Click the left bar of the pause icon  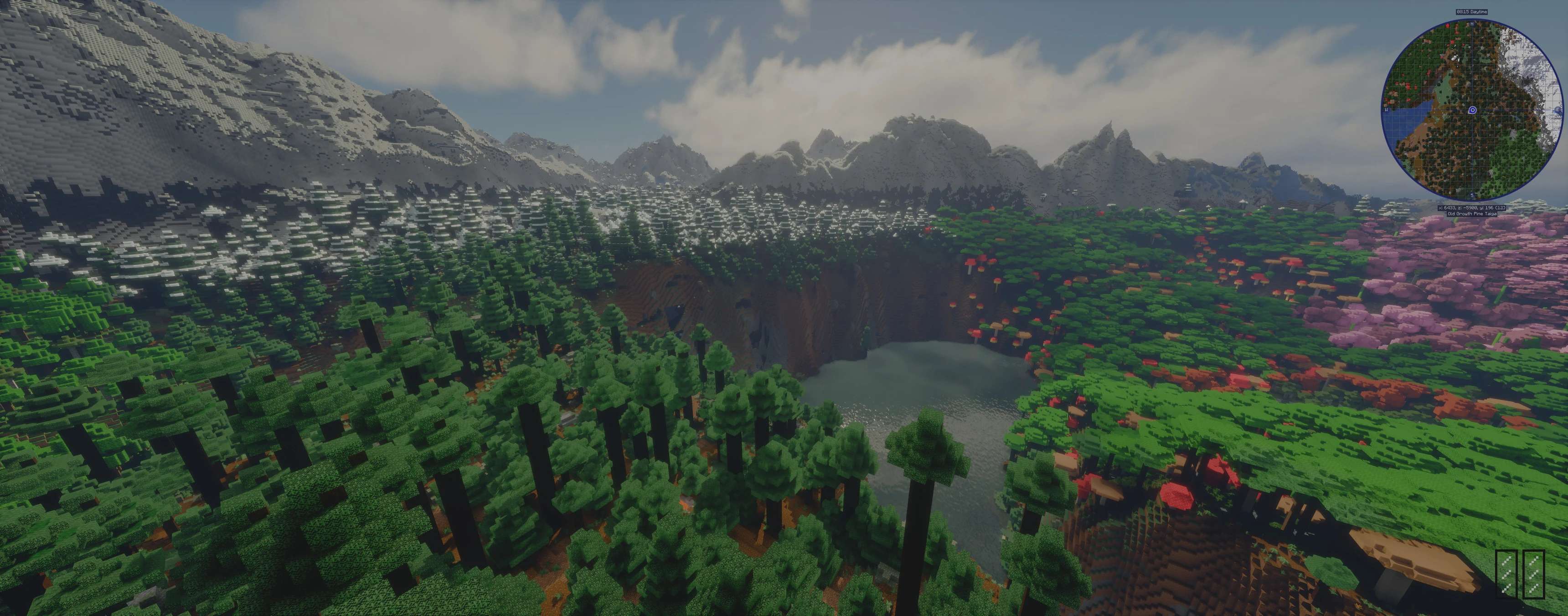(1506, 574)
